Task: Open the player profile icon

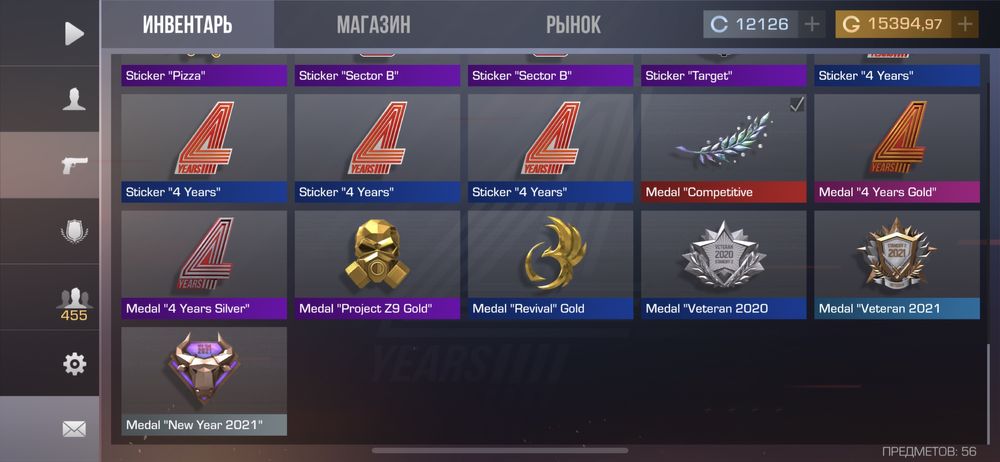Action: pyautogui.click(x=74, y=99)
